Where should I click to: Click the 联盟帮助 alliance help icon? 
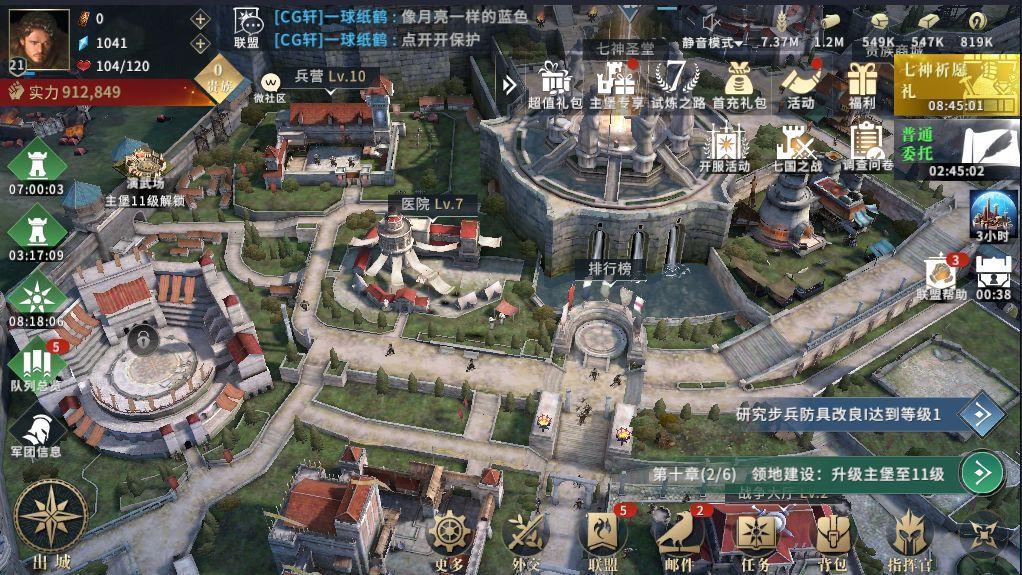(x=941, y=277)
